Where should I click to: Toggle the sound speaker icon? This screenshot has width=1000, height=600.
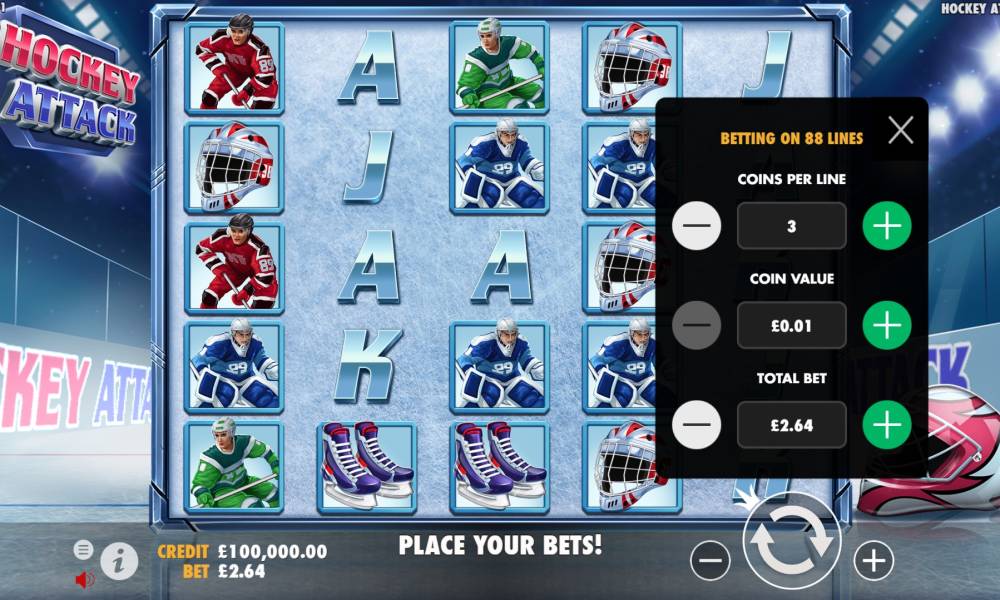[x=85, y=579]
